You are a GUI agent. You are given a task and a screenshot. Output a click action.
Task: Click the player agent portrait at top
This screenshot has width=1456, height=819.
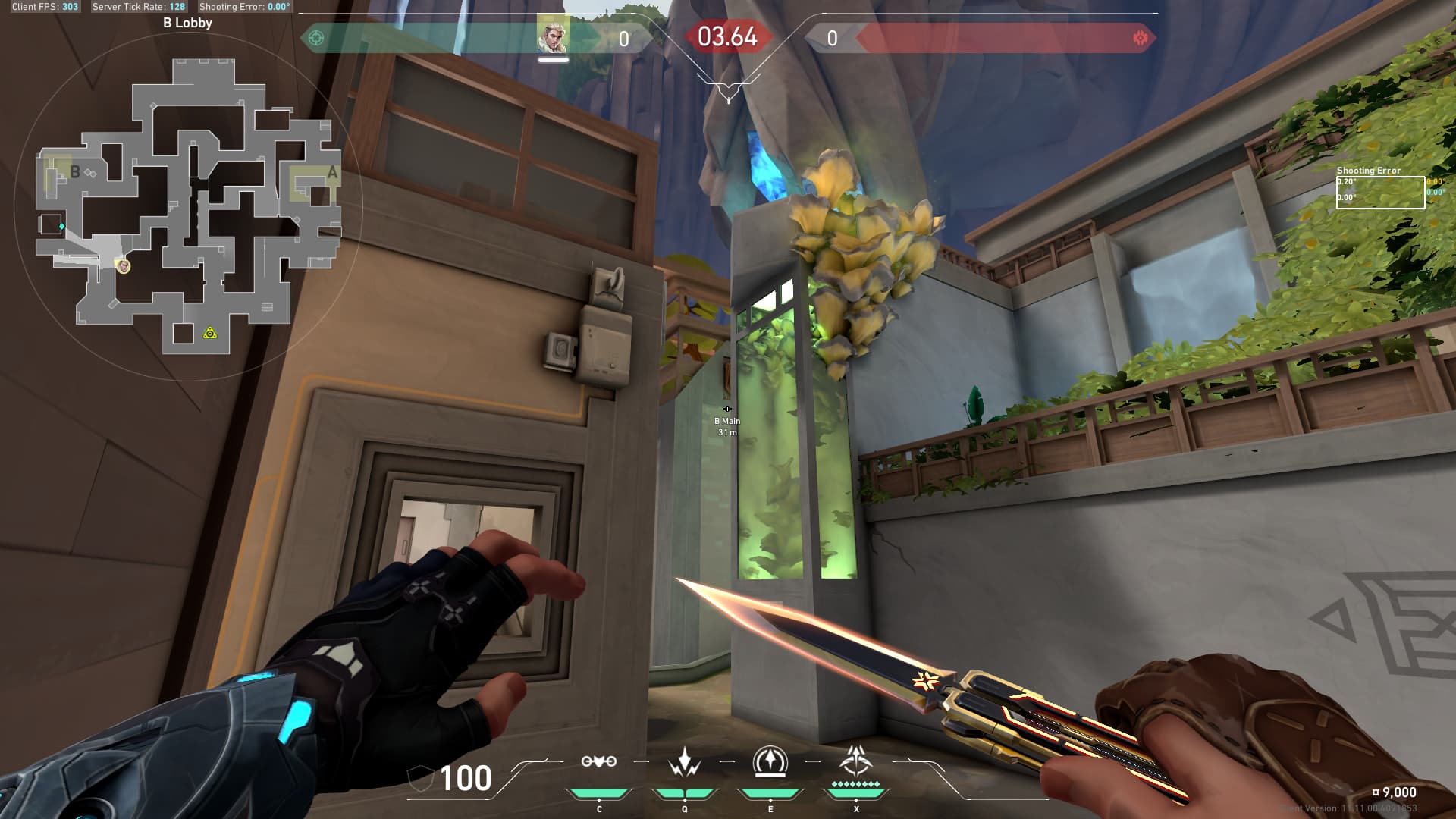coord(553,36)
